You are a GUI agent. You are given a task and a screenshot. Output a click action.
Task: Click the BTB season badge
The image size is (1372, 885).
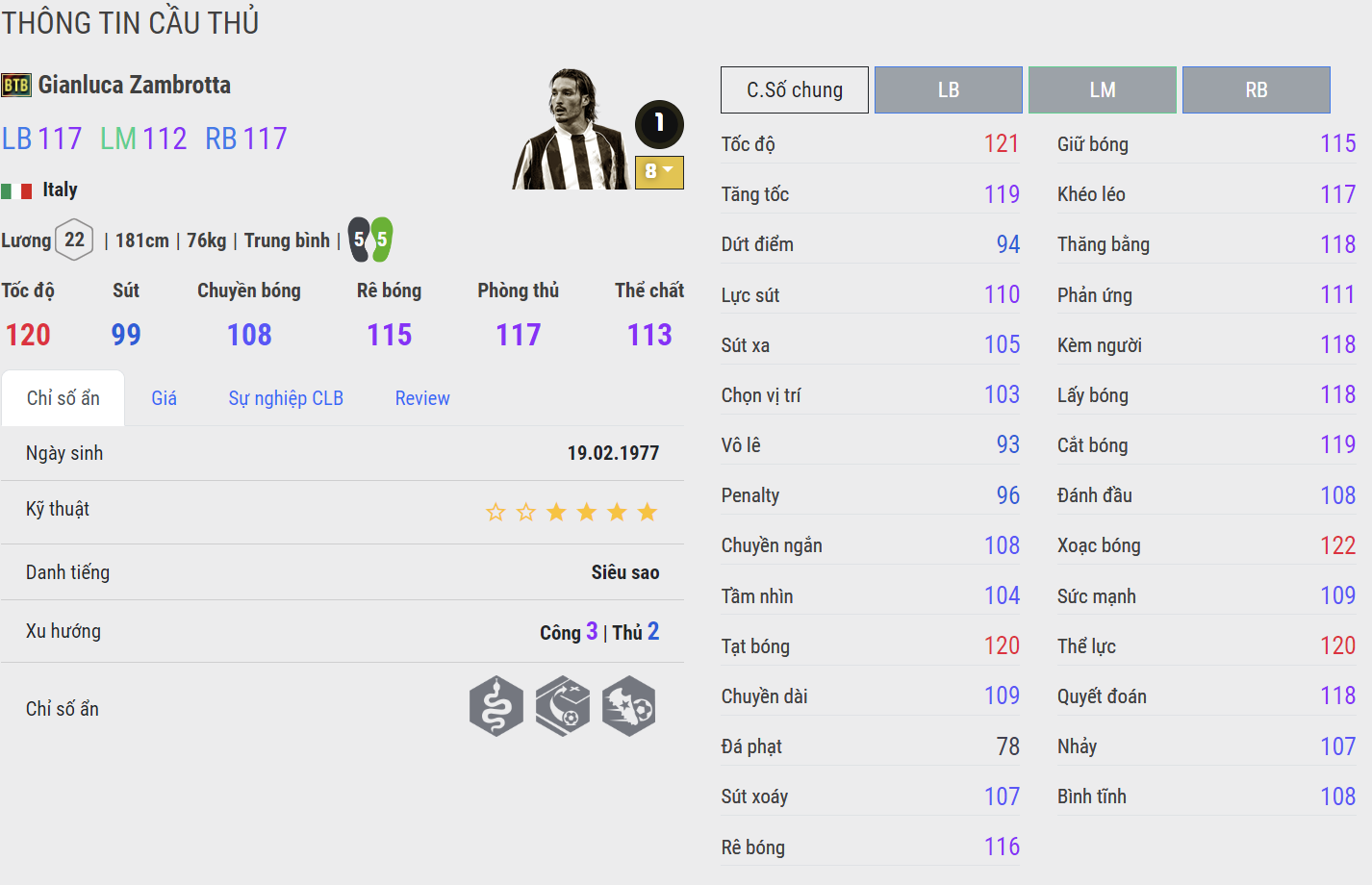point(16,85)
